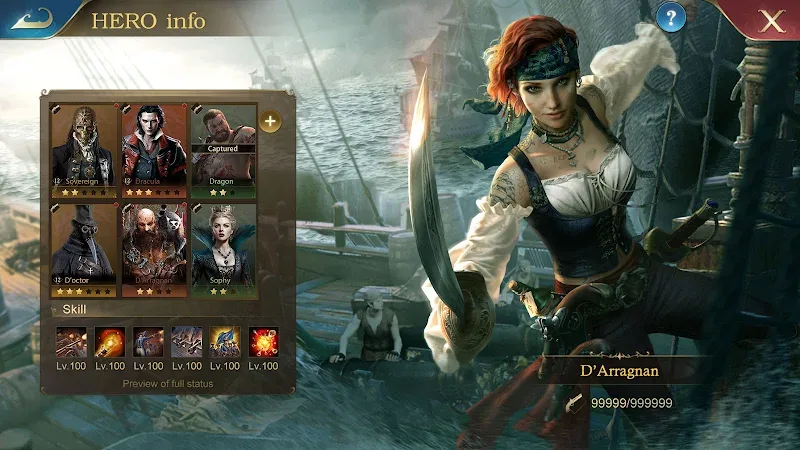Viewport: 800px width, 450px height.
Task: Inspect the blue flag skill icon
Action: click(225, 343)
